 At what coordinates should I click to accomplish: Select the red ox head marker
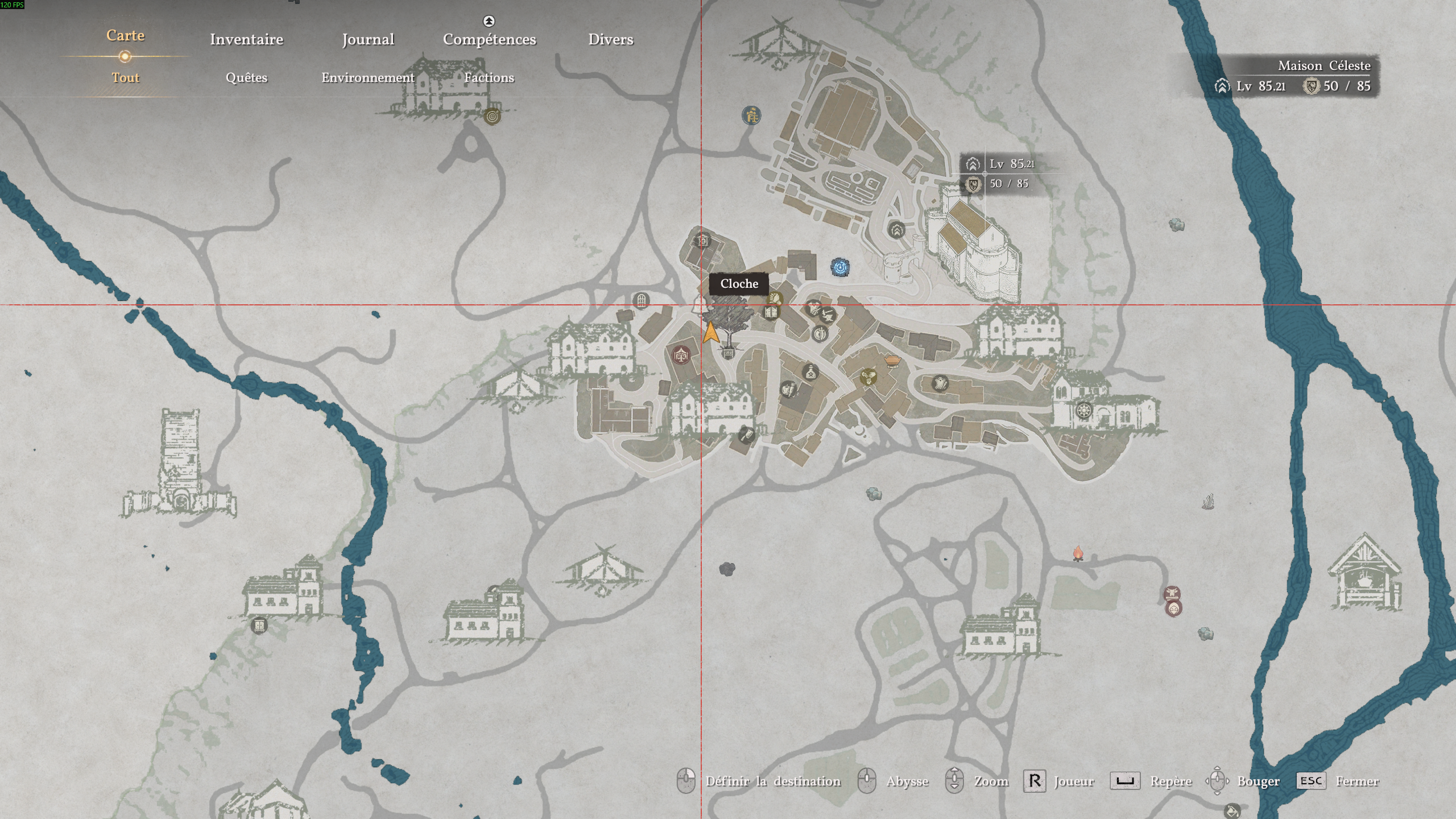click(1172, 594)
